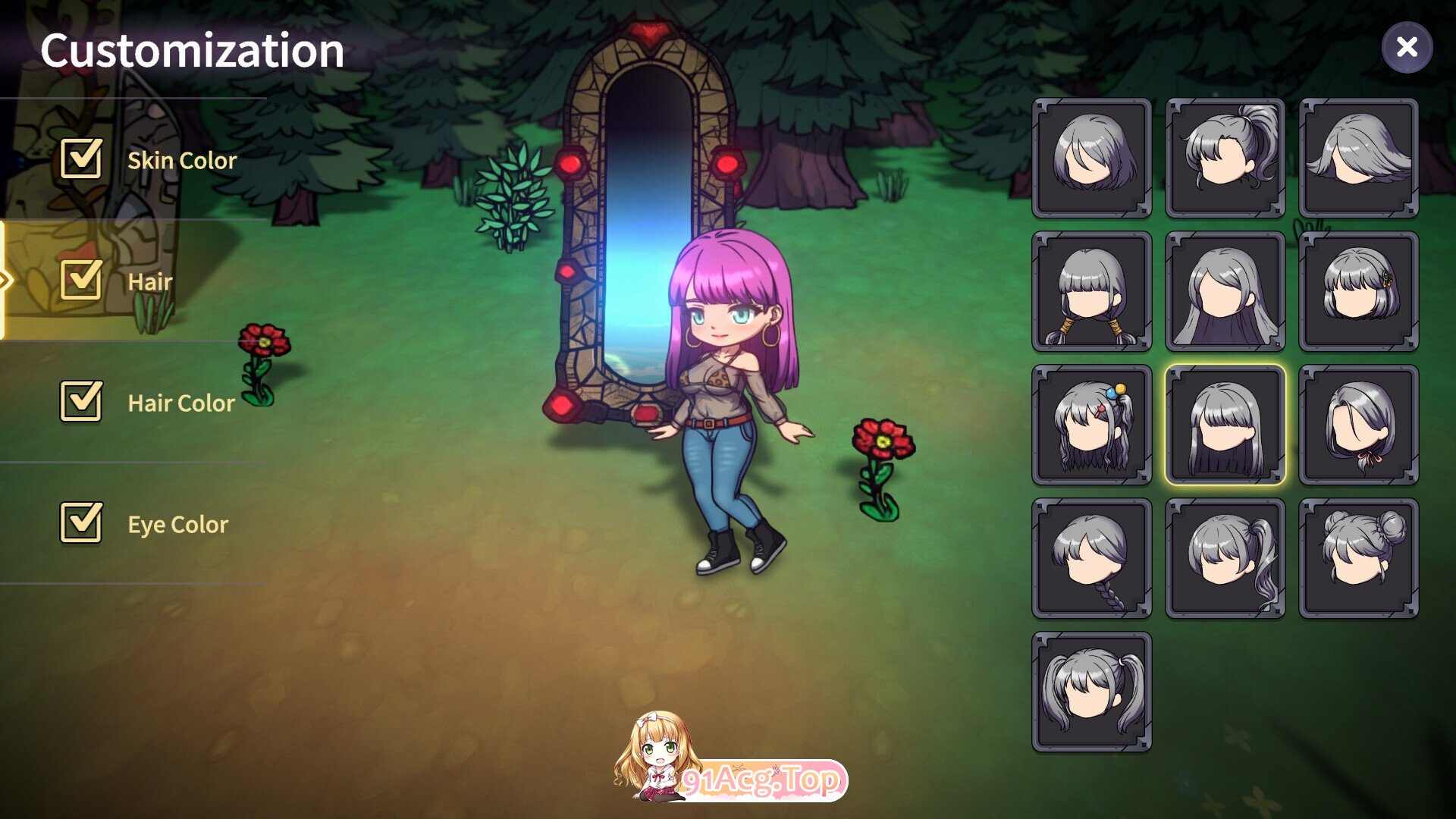Viewport: 1456px width, 819px height.
Task: Select the high twin pigtails hairstyle
Action: click(1092, 692)
